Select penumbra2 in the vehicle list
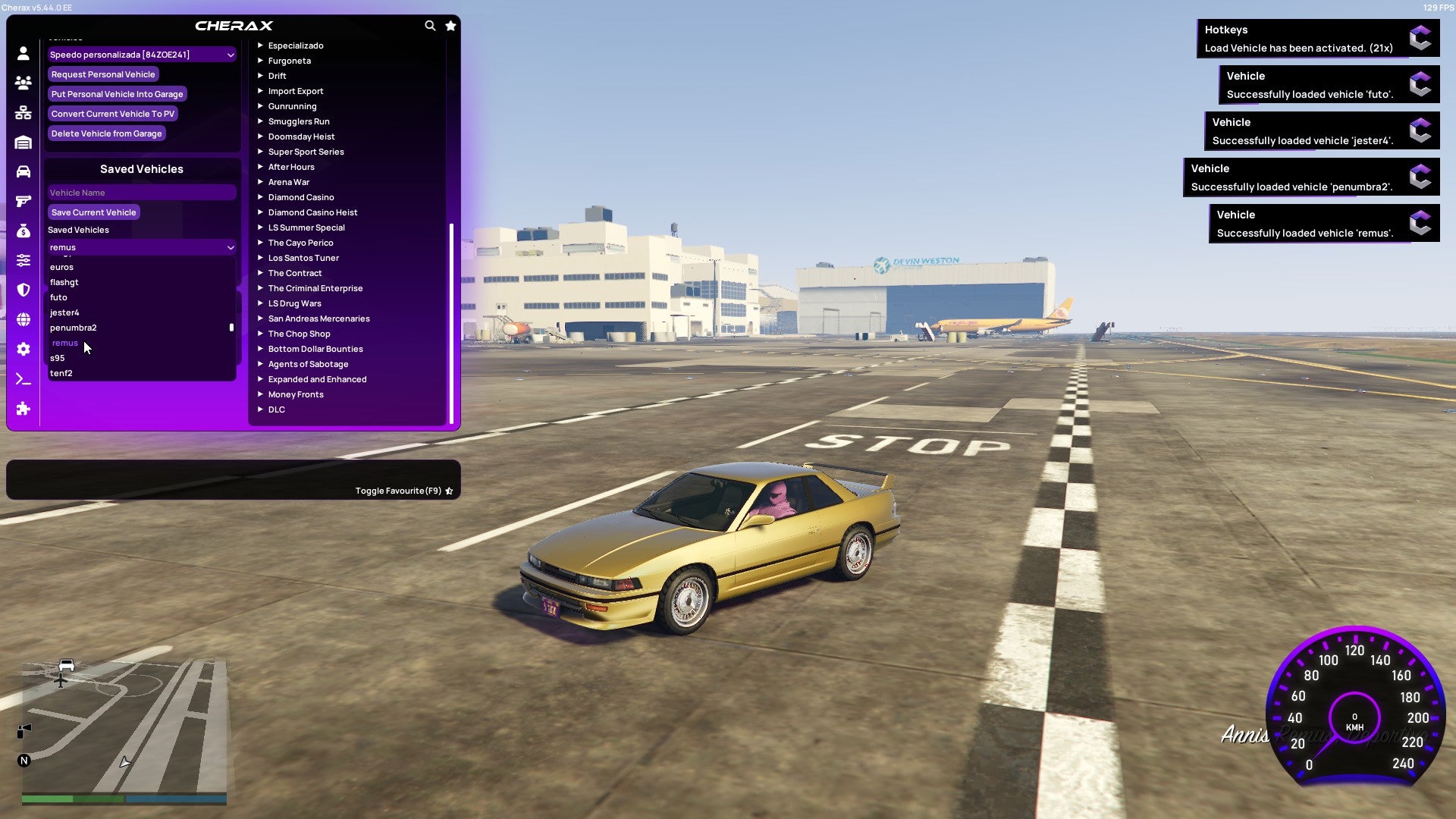 pyautogui.click(x=73, y=328)
